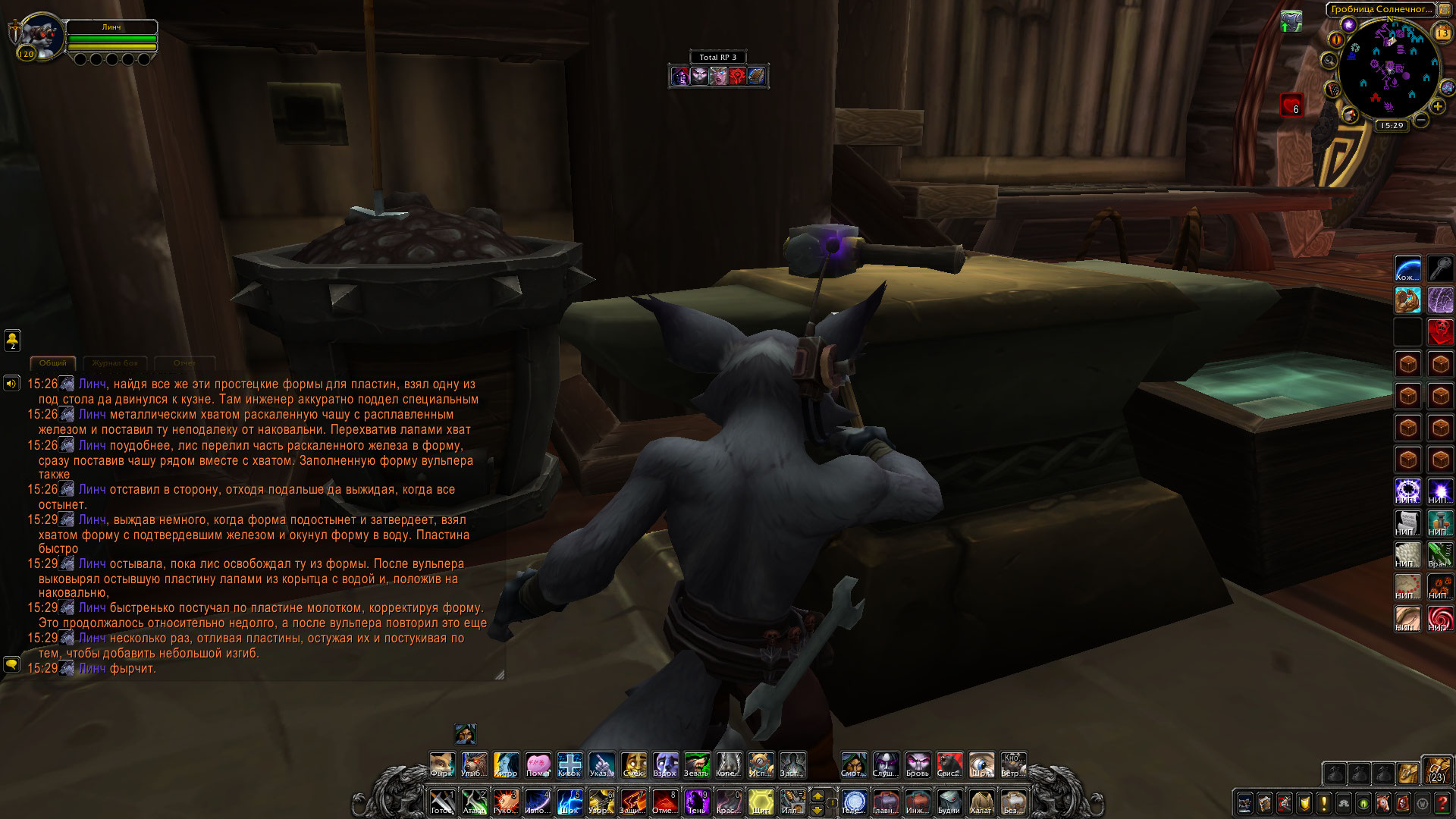Viewport: 1456px width, 819px height.
Task: Click the Линч player portrait frame
Action: coord(38,36)
